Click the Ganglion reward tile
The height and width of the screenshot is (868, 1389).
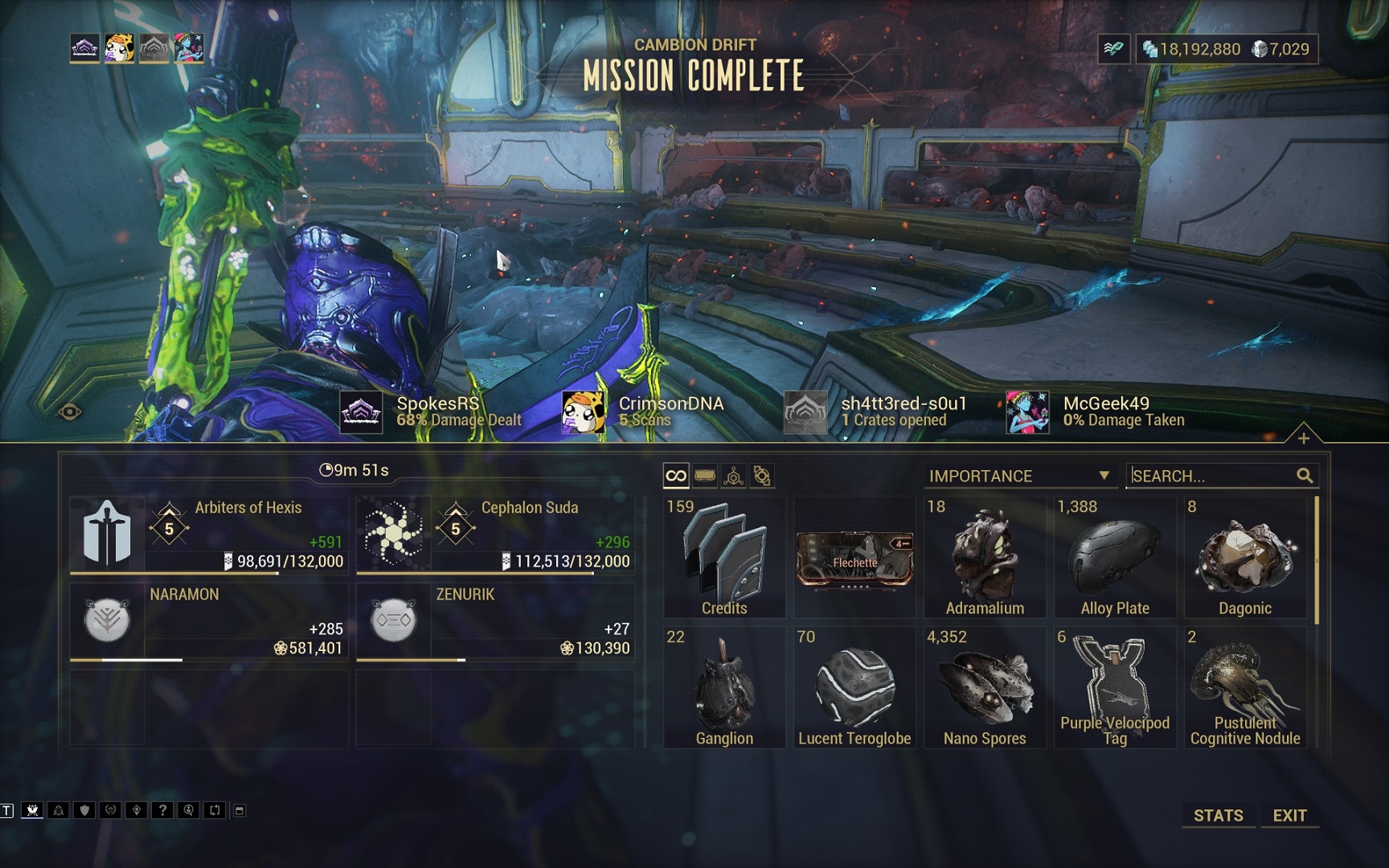(724, 687)
